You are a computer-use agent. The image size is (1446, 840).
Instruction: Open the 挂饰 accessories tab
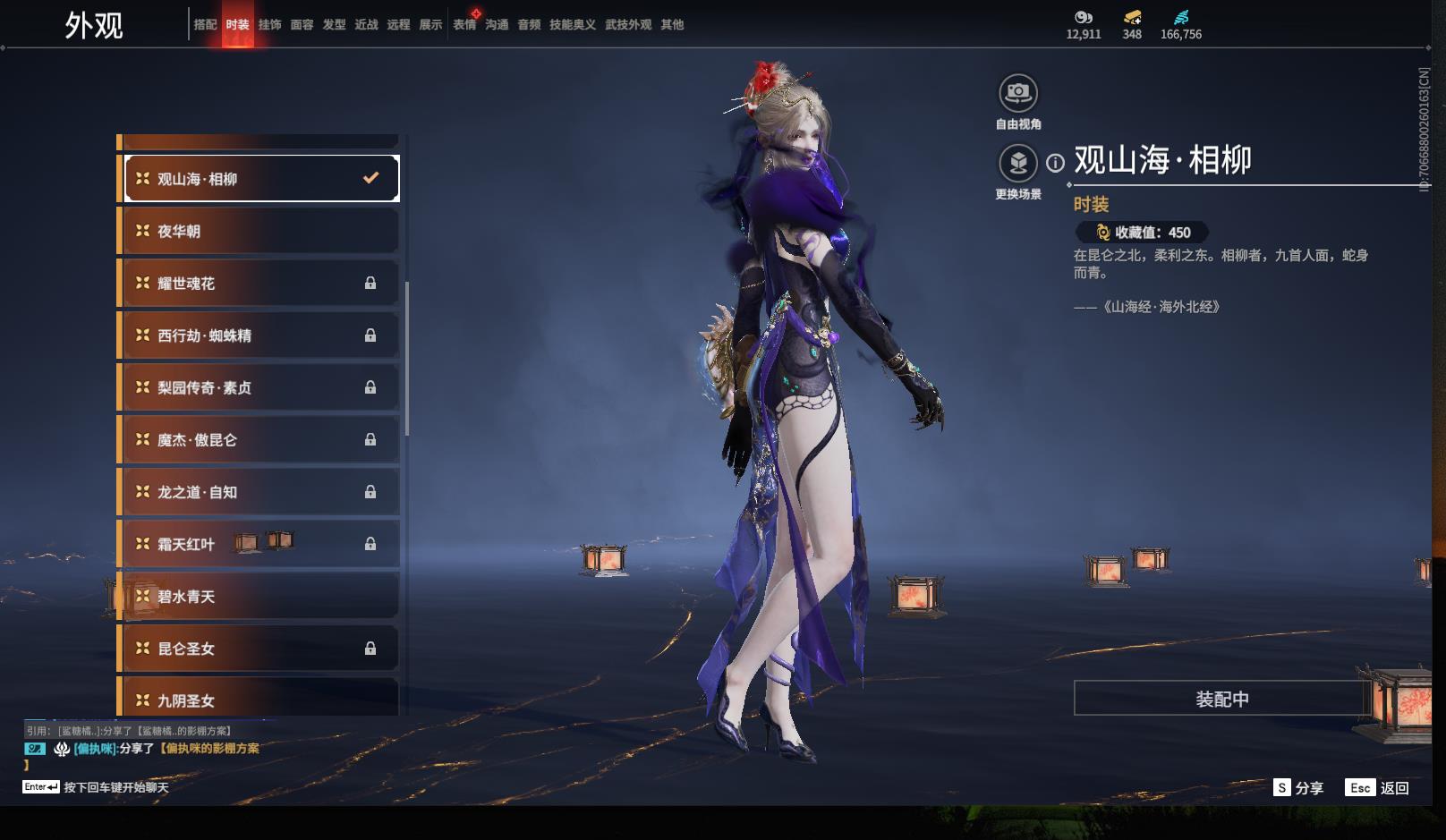click(269, 25)
